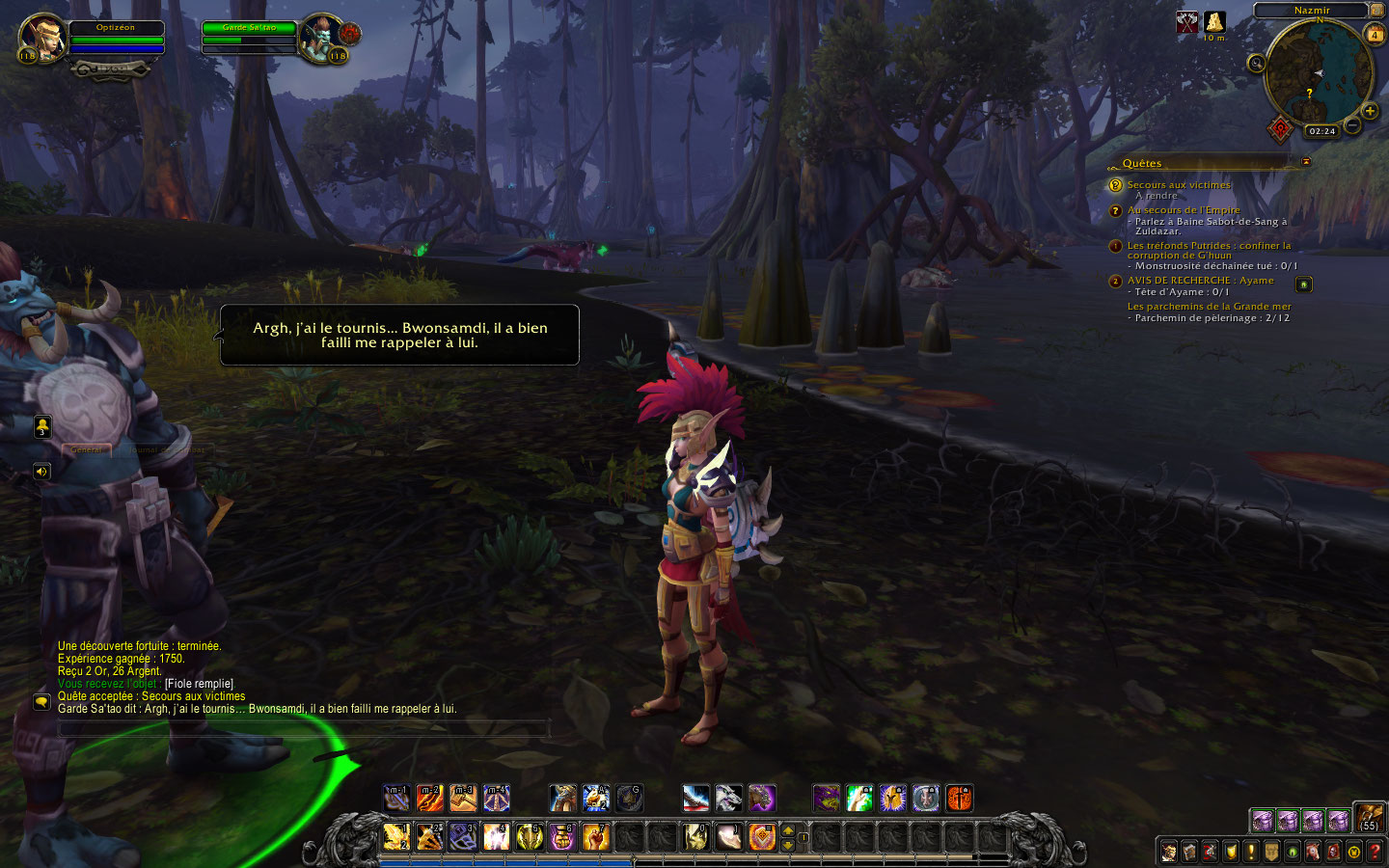Open the main backpack showing 55 slots

1369,819
